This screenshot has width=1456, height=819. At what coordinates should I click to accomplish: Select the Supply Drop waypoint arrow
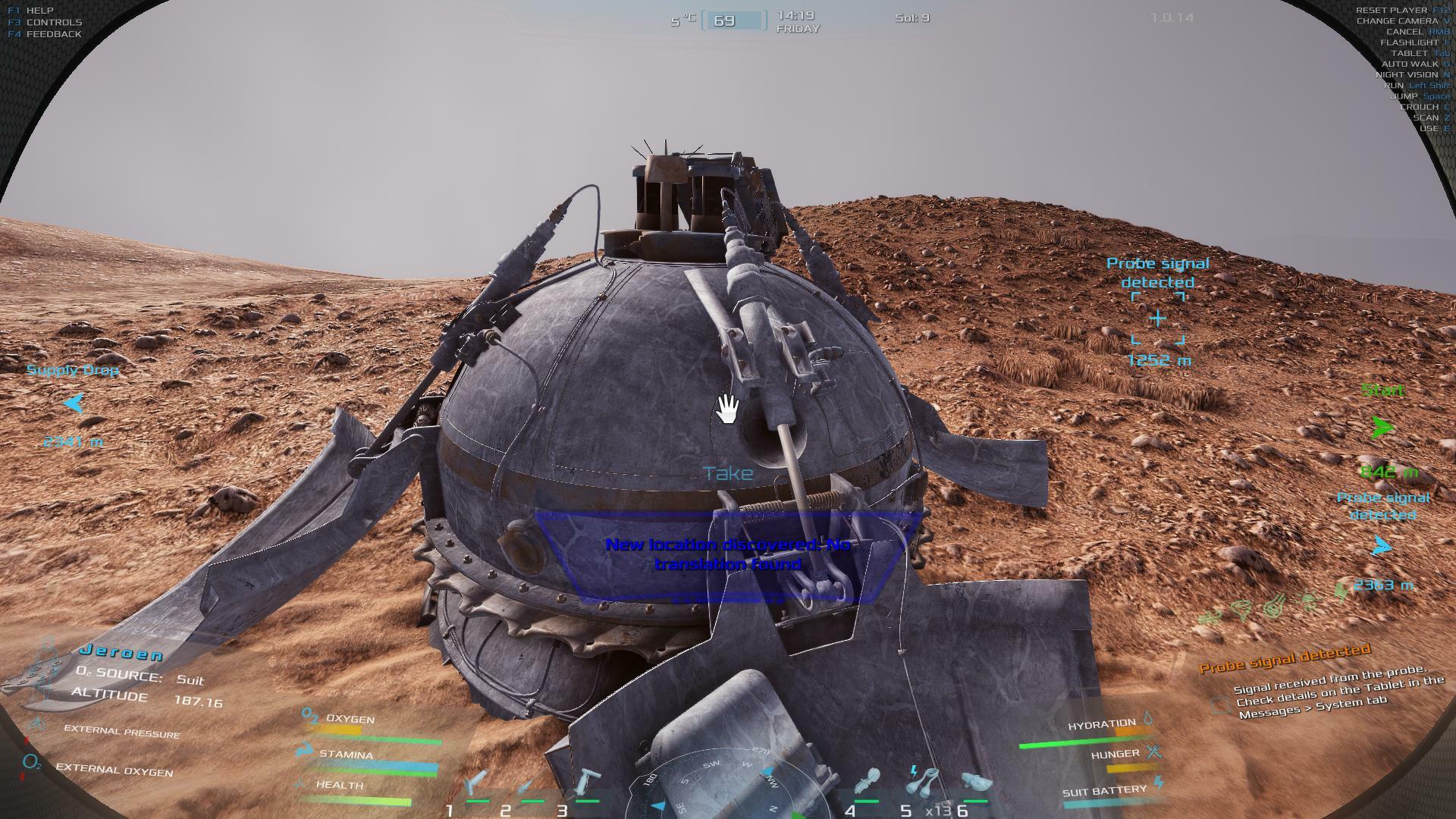pos(74,403)
